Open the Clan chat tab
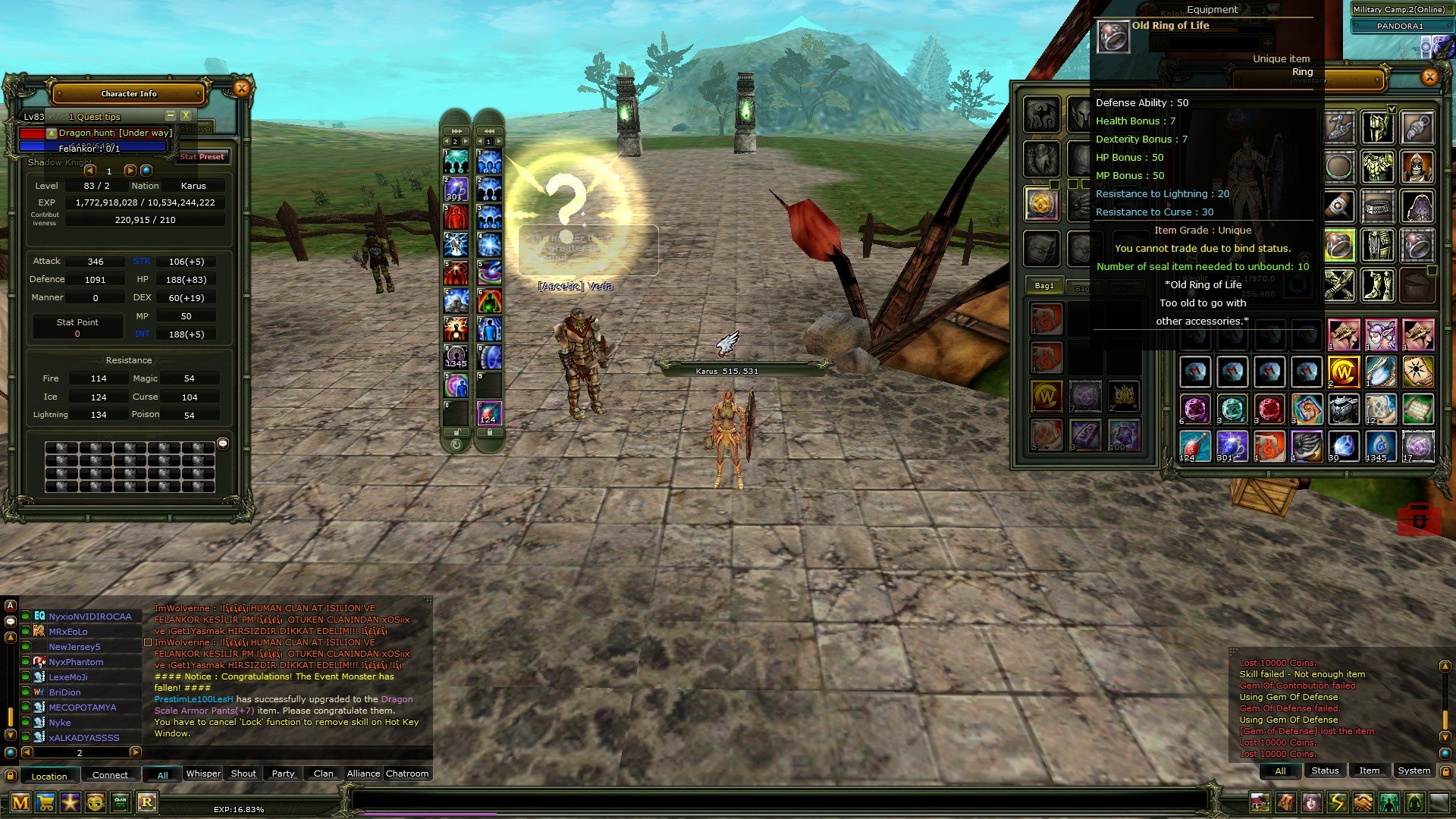Screen dimensions: 1456x819 click(x=323, y=773)
